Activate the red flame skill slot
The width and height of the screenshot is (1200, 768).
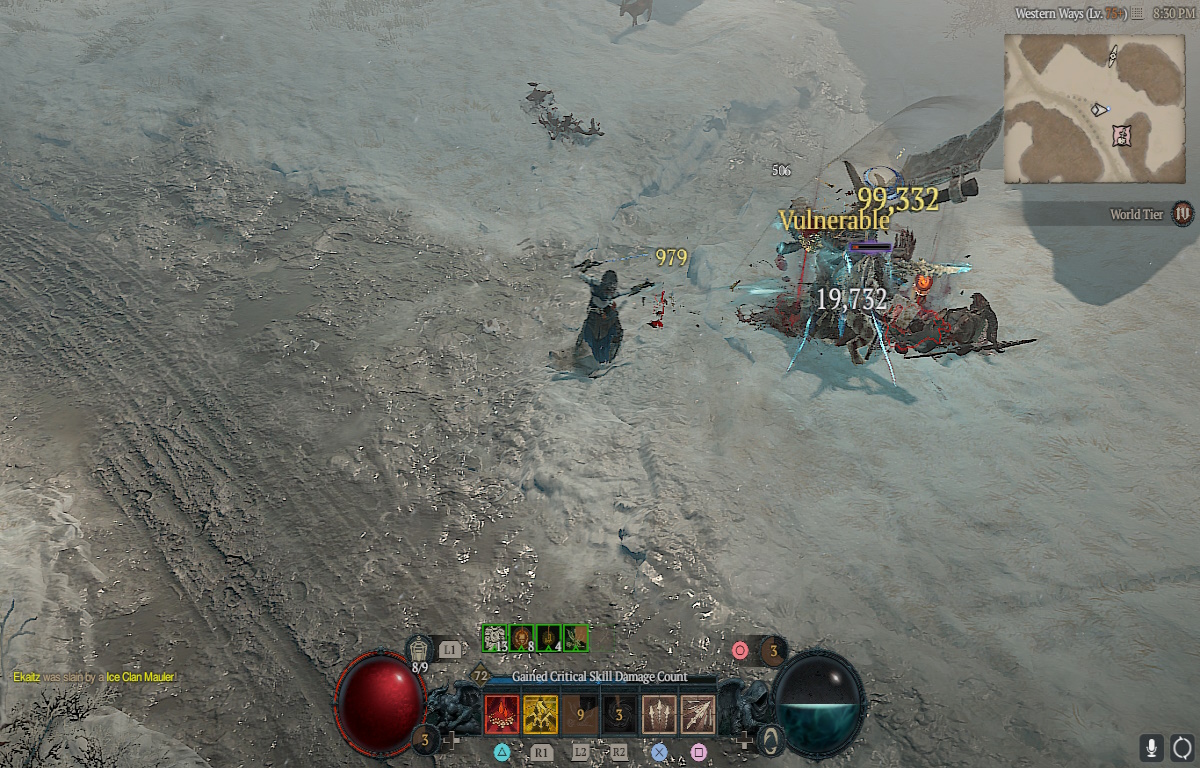tap(502, 714)
